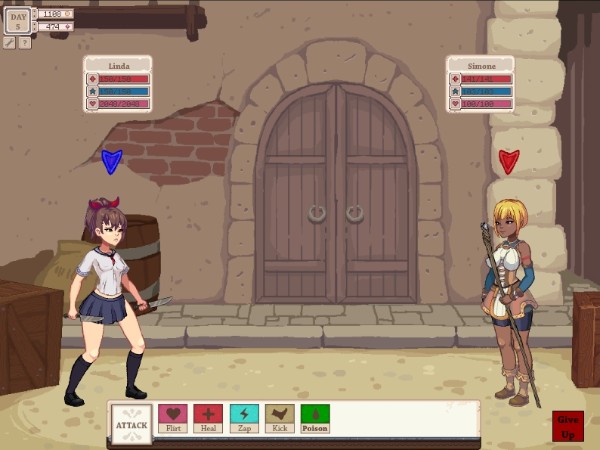The height and width of the screenshot is (450, 600).
Task: Select the Attack command
Action: pyautogui.click(x=131, y=424)
